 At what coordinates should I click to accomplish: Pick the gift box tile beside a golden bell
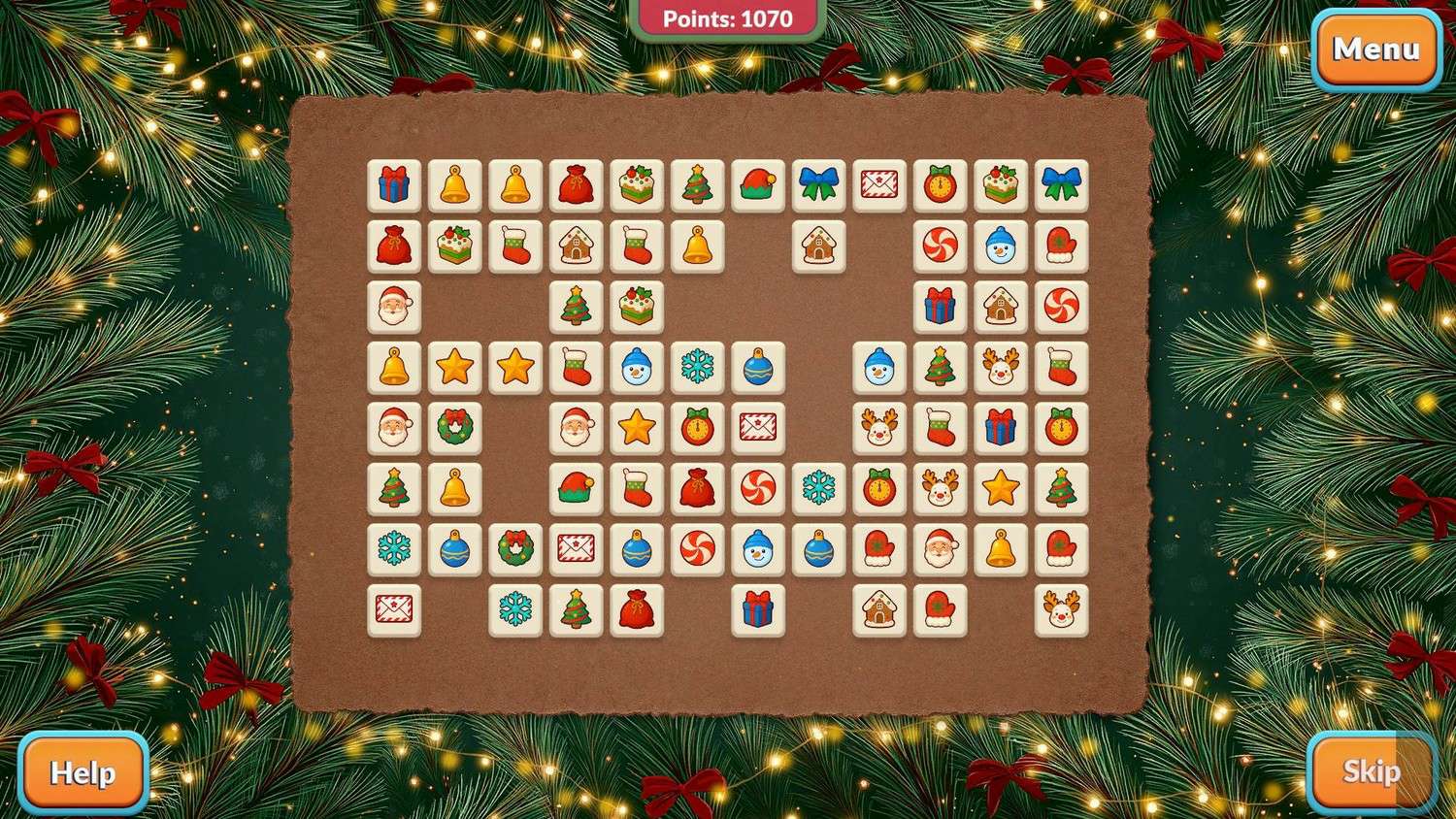[x=394, y=185]
